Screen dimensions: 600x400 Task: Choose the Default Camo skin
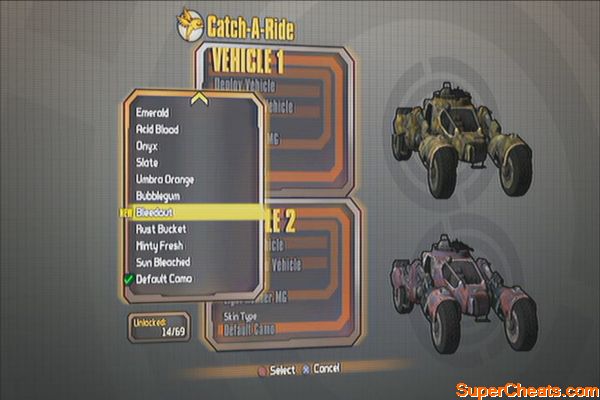[164, 278]
